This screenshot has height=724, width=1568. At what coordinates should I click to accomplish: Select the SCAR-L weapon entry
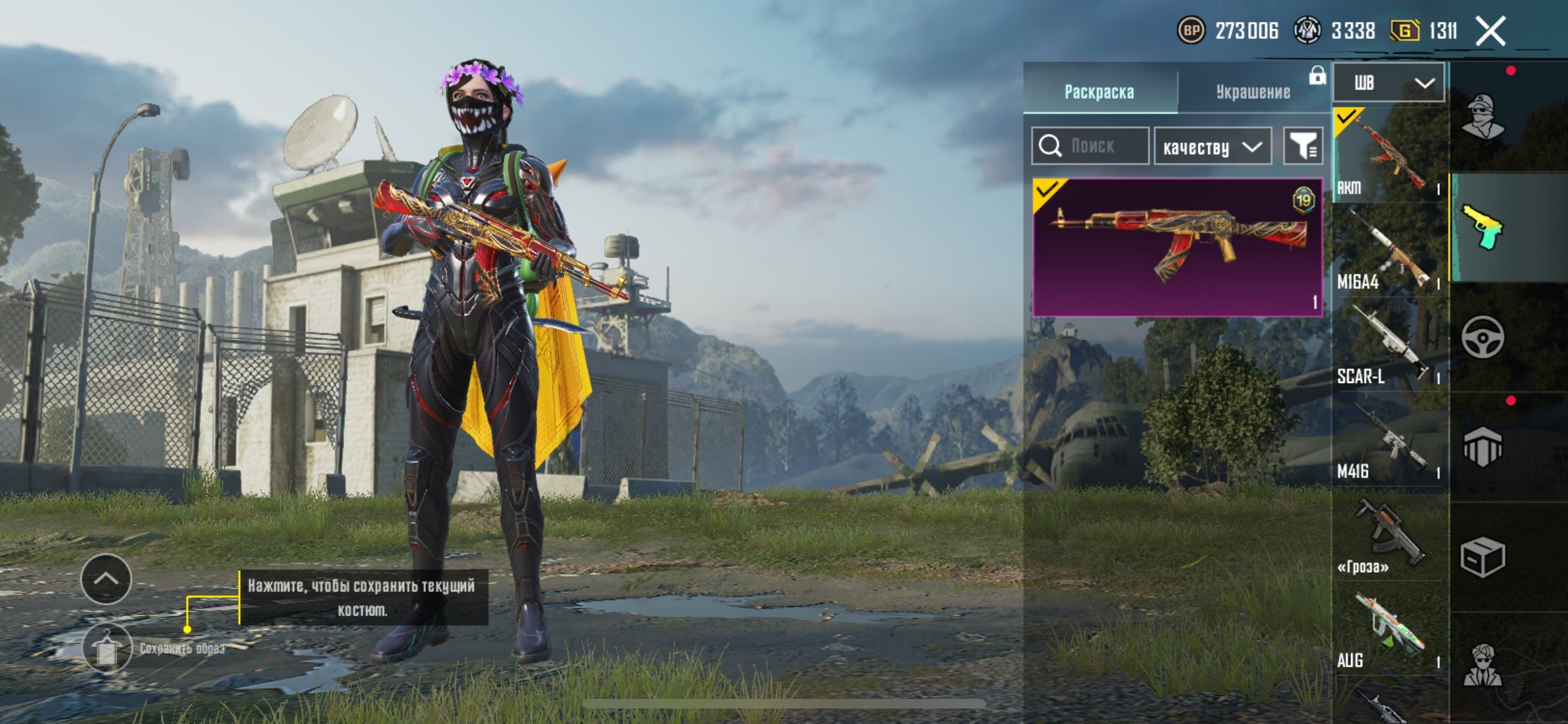pyautogui.click(x=1389, y=346)
